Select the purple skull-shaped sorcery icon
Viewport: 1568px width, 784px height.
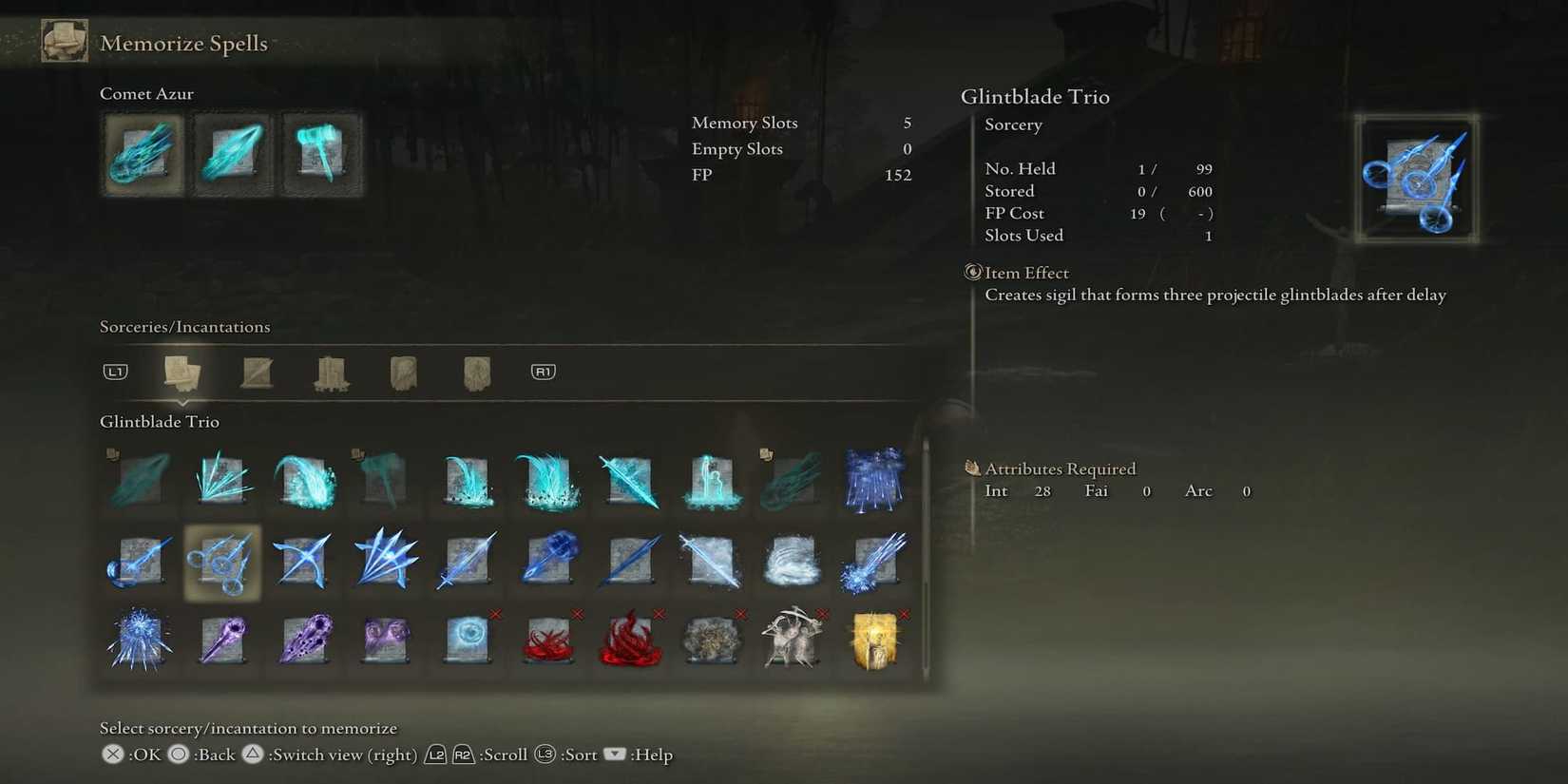pos(302,639)
